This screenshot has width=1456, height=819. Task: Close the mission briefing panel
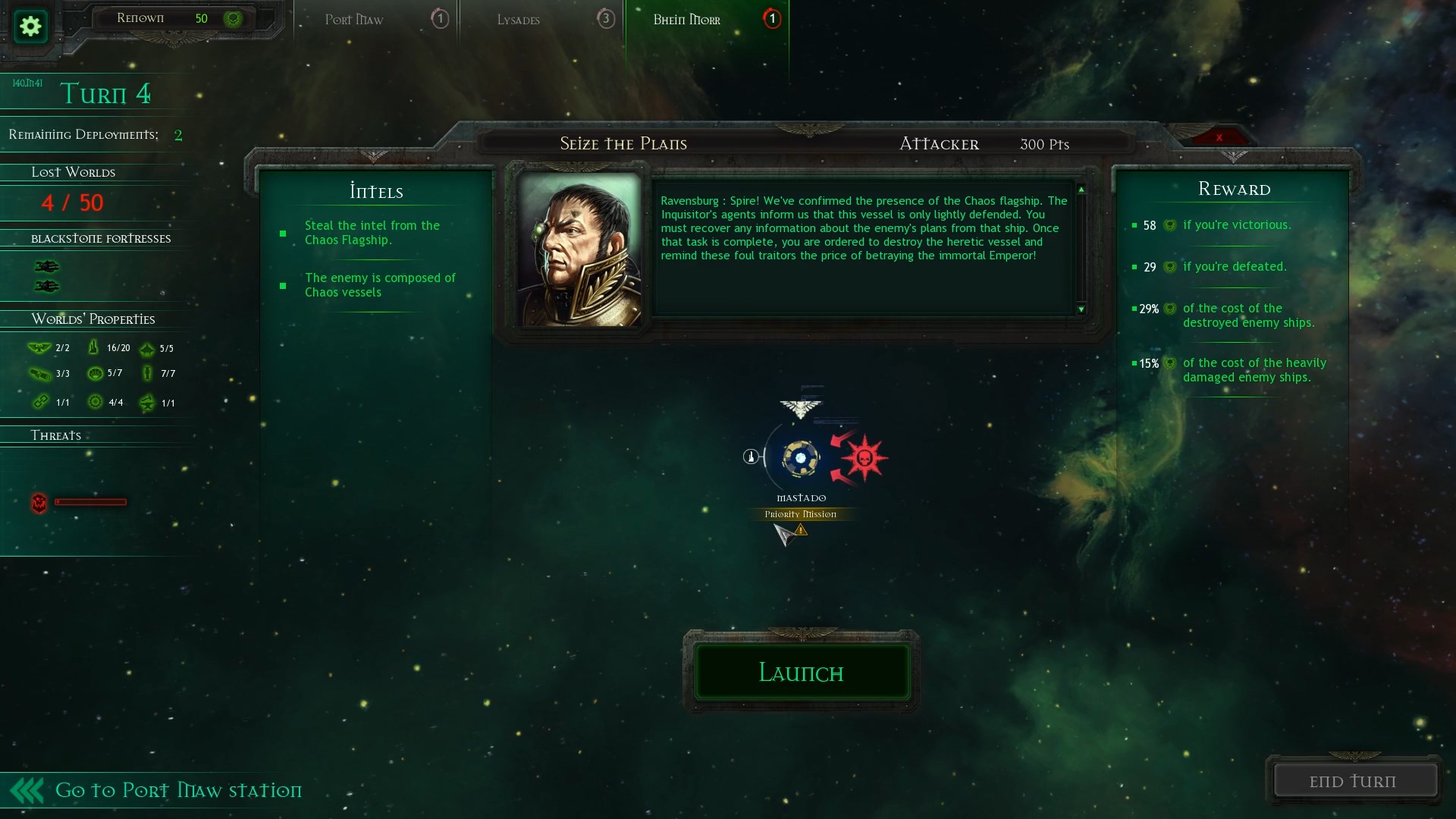(1219, 137)
